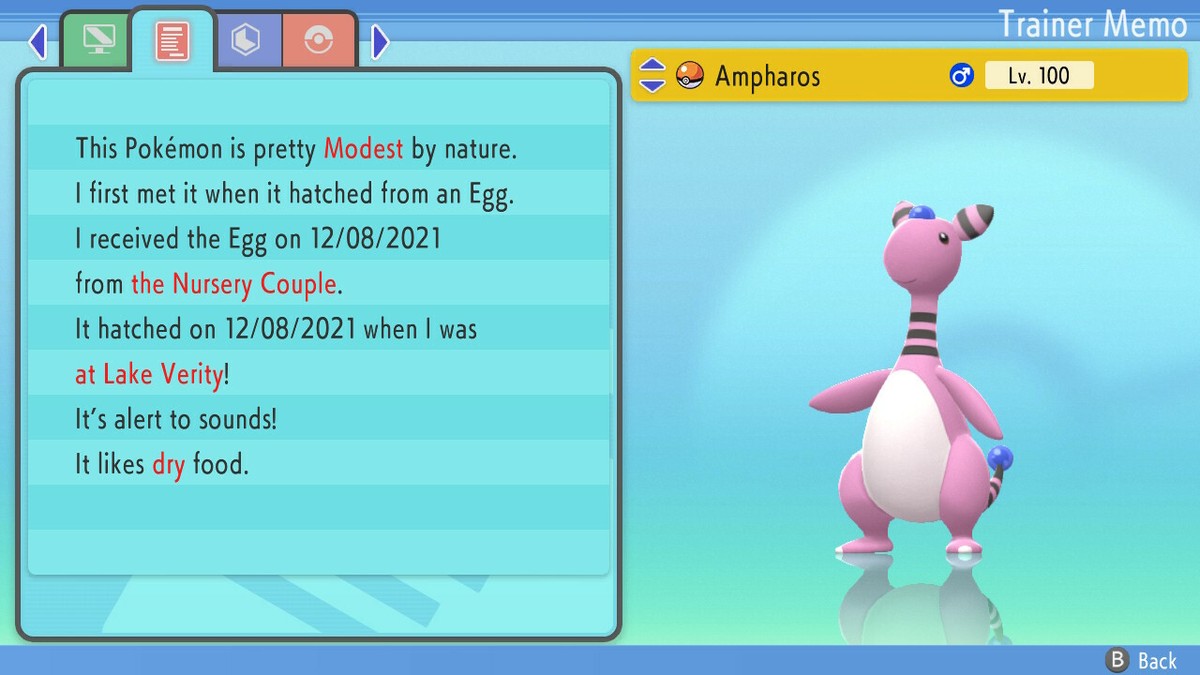This screenshot has width=1200, height=675.
Task: Open the blue hexagon stats tab
Action: (247, 41)
